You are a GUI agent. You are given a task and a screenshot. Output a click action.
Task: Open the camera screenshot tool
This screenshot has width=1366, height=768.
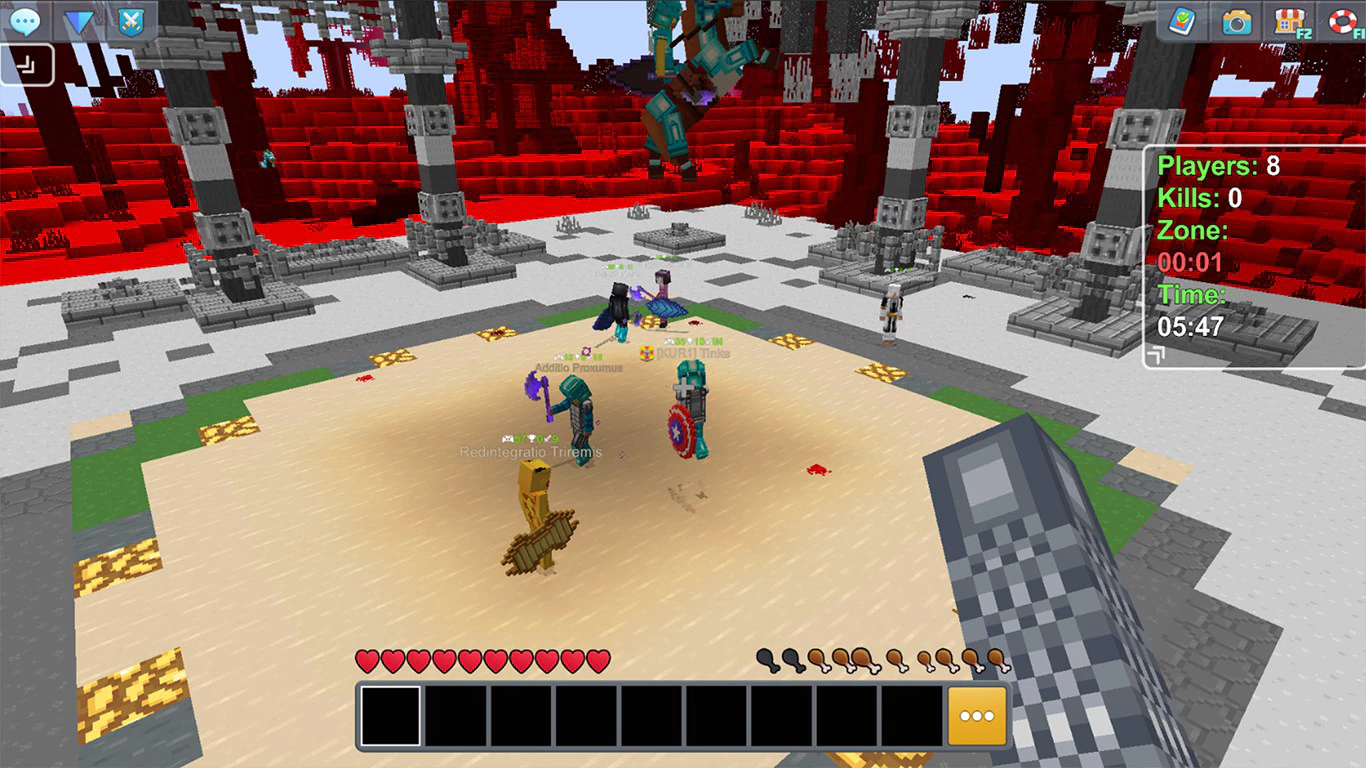[1234, 20]
